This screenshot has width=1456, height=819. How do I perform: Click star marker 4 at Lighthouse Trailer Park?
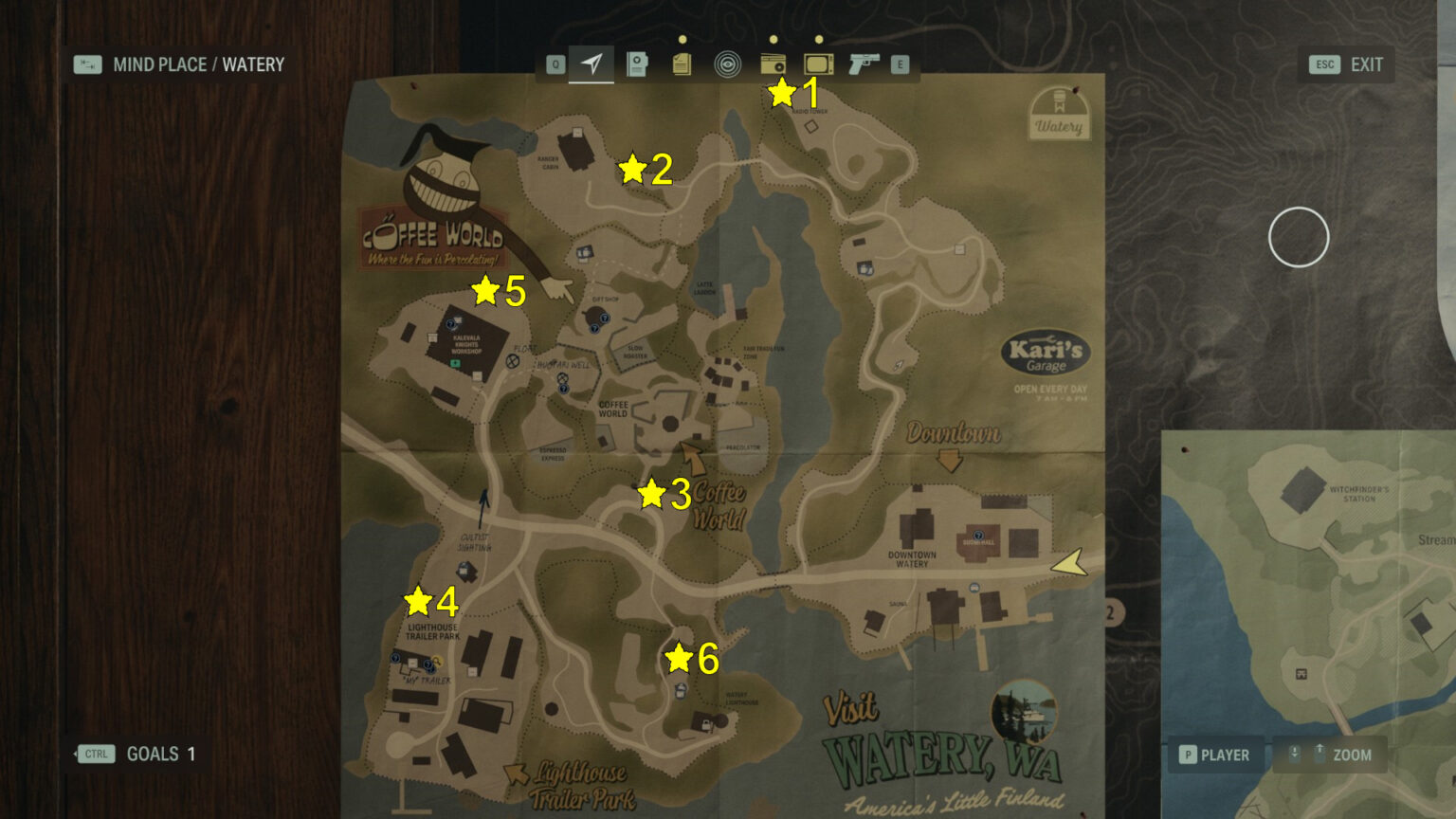coord(417,599)
